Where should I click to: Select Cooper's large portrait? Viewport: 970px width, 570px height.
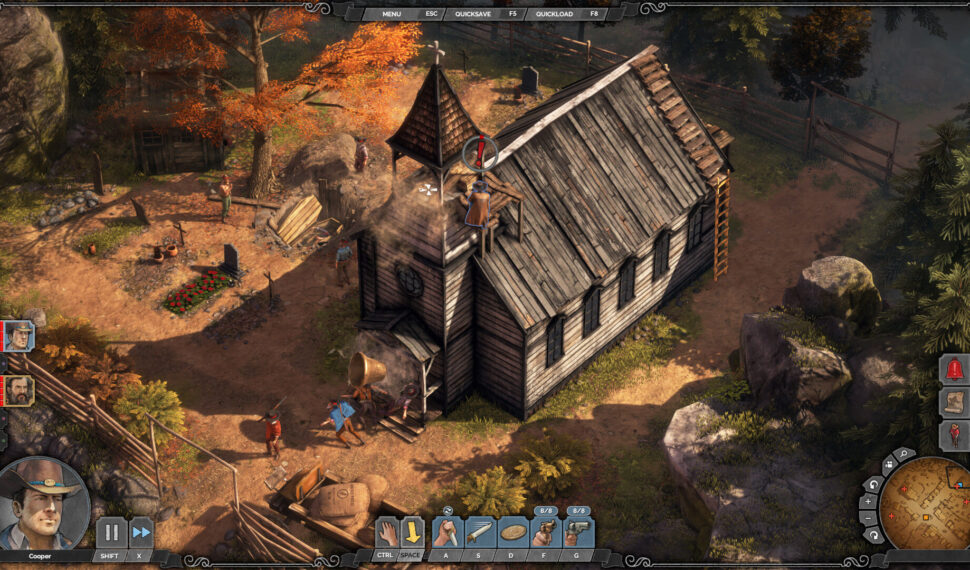(x=43, y=503)
